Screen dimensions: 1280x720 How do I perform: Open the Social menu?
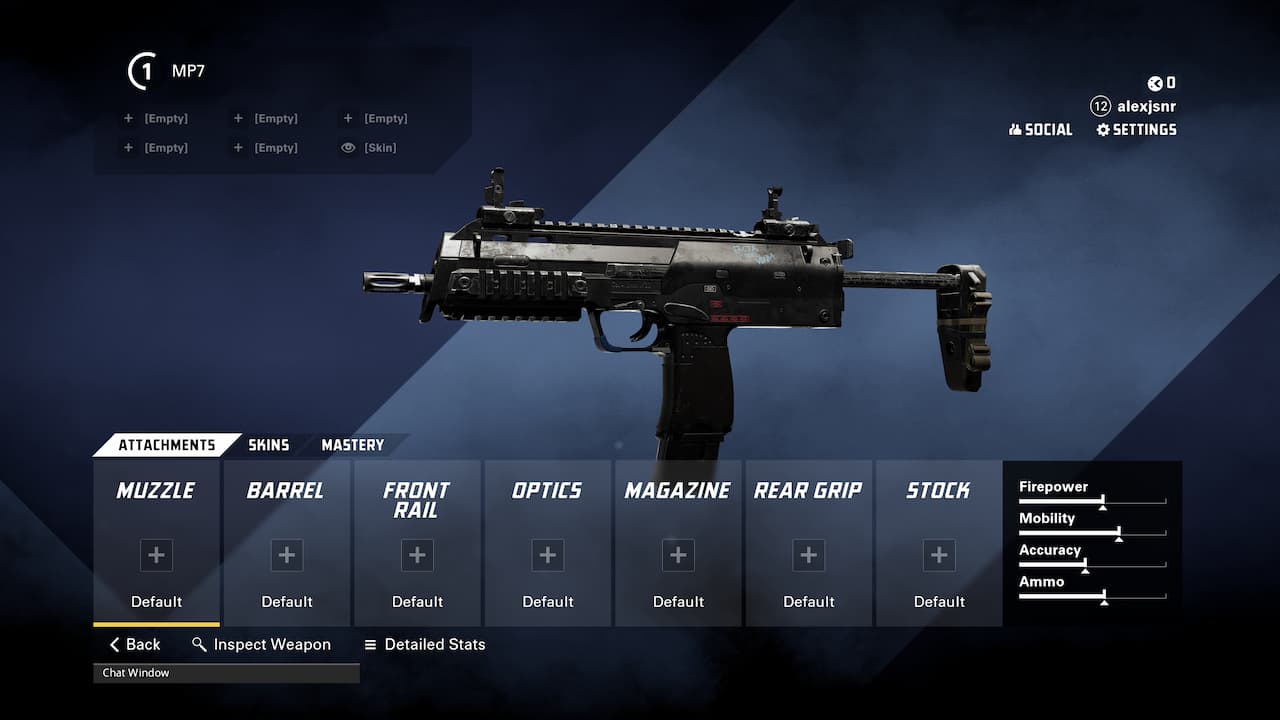(1040, 130)
